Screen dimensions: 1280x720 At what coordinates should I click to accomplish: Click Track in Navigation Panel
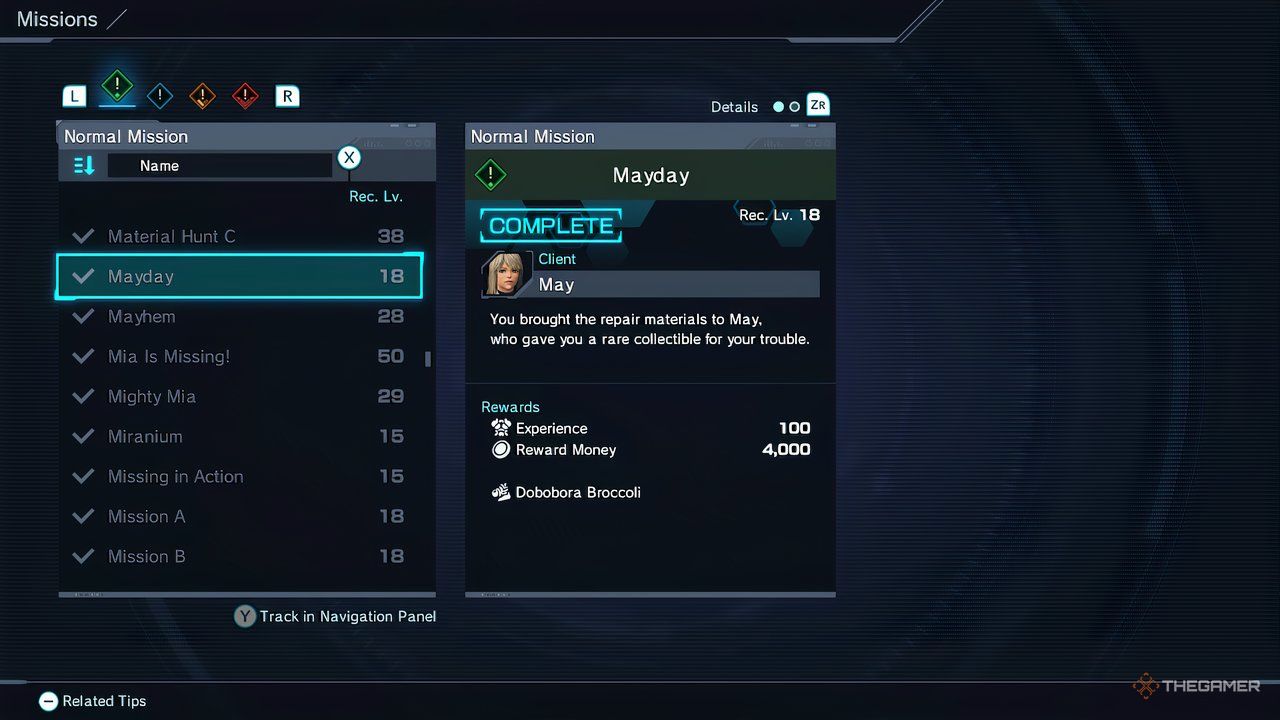click(334, 616)
